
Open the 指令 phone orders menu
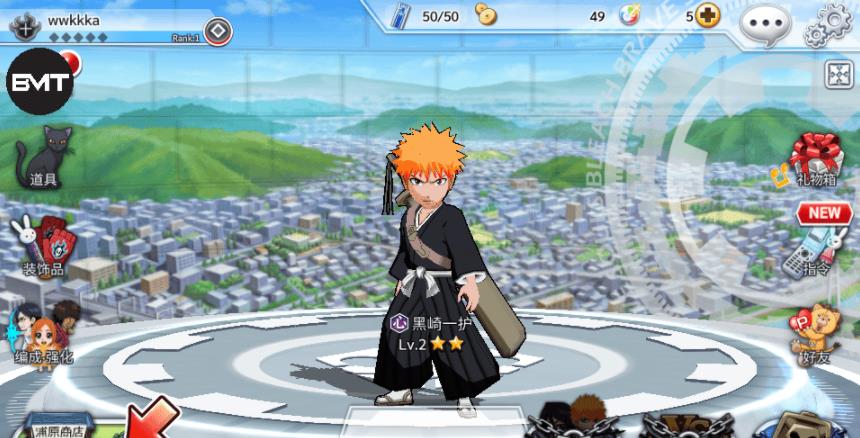pyautogui.click(x=811, y=252)
